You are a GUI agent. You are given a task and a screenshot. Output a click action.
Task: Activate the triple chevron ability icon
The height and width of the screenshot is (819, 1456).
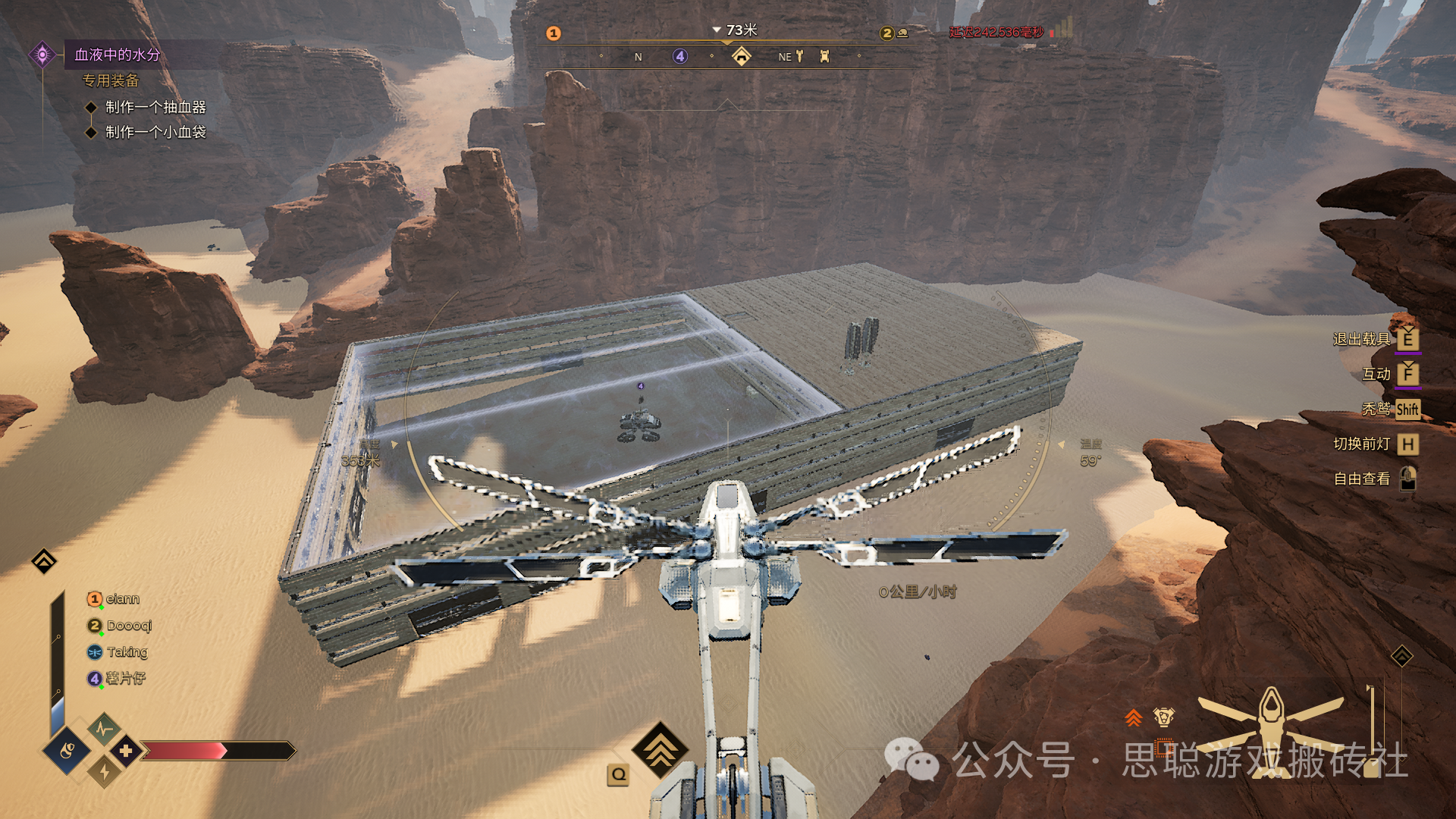coord(661,749)
